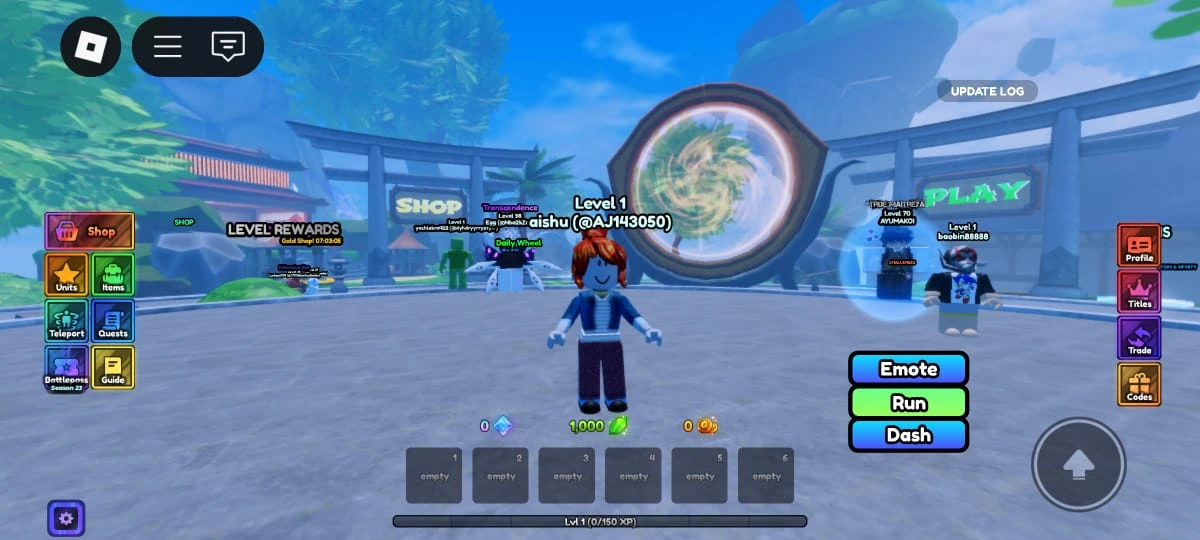1200x540 pixels.
Task: Open the Roblox chat window
Action: pyautogui.click(x=228, y=46)
